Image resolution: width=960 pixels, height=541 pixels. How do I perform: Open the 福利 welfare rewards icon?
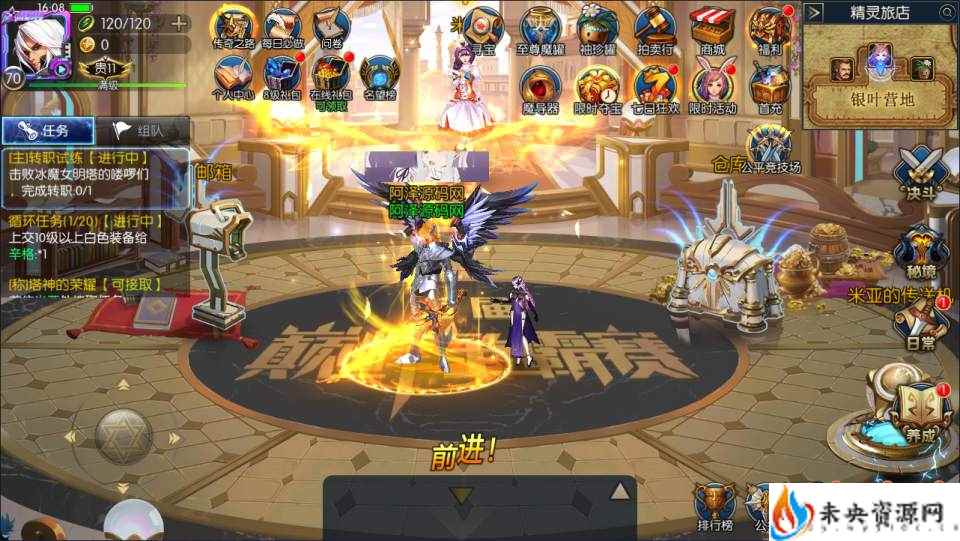[x=769, y=27]
